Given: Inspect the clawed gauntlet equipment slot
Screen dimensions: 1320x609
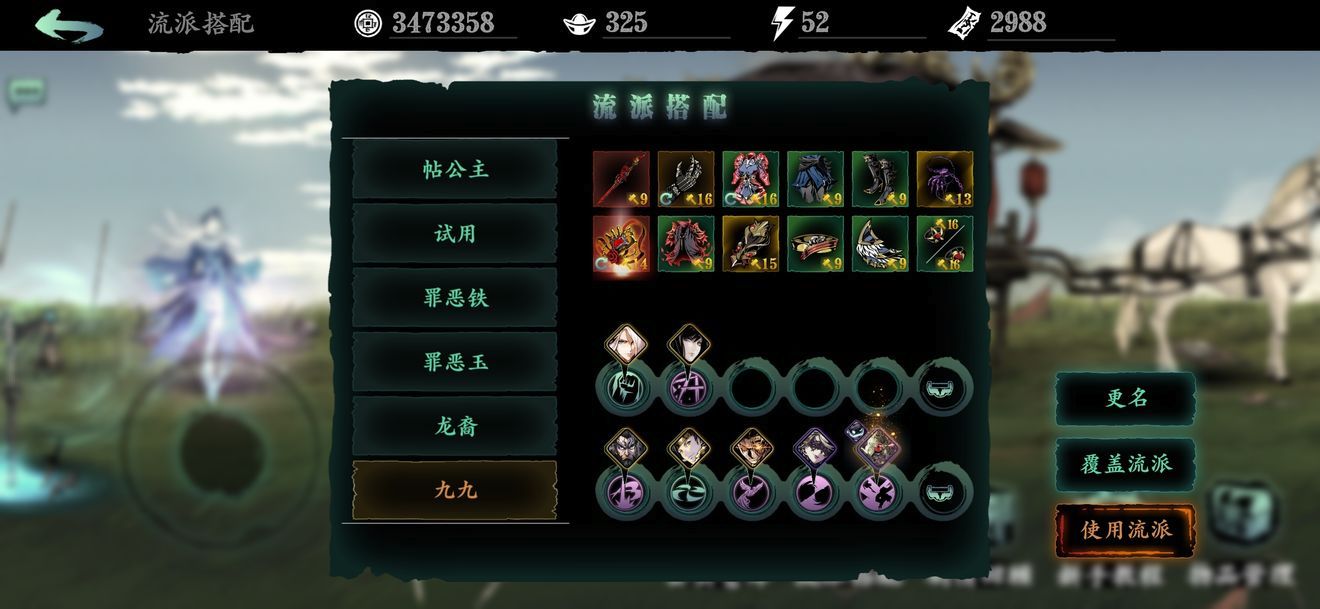Looking at the screenshot, I should click(x=686, y=179).
